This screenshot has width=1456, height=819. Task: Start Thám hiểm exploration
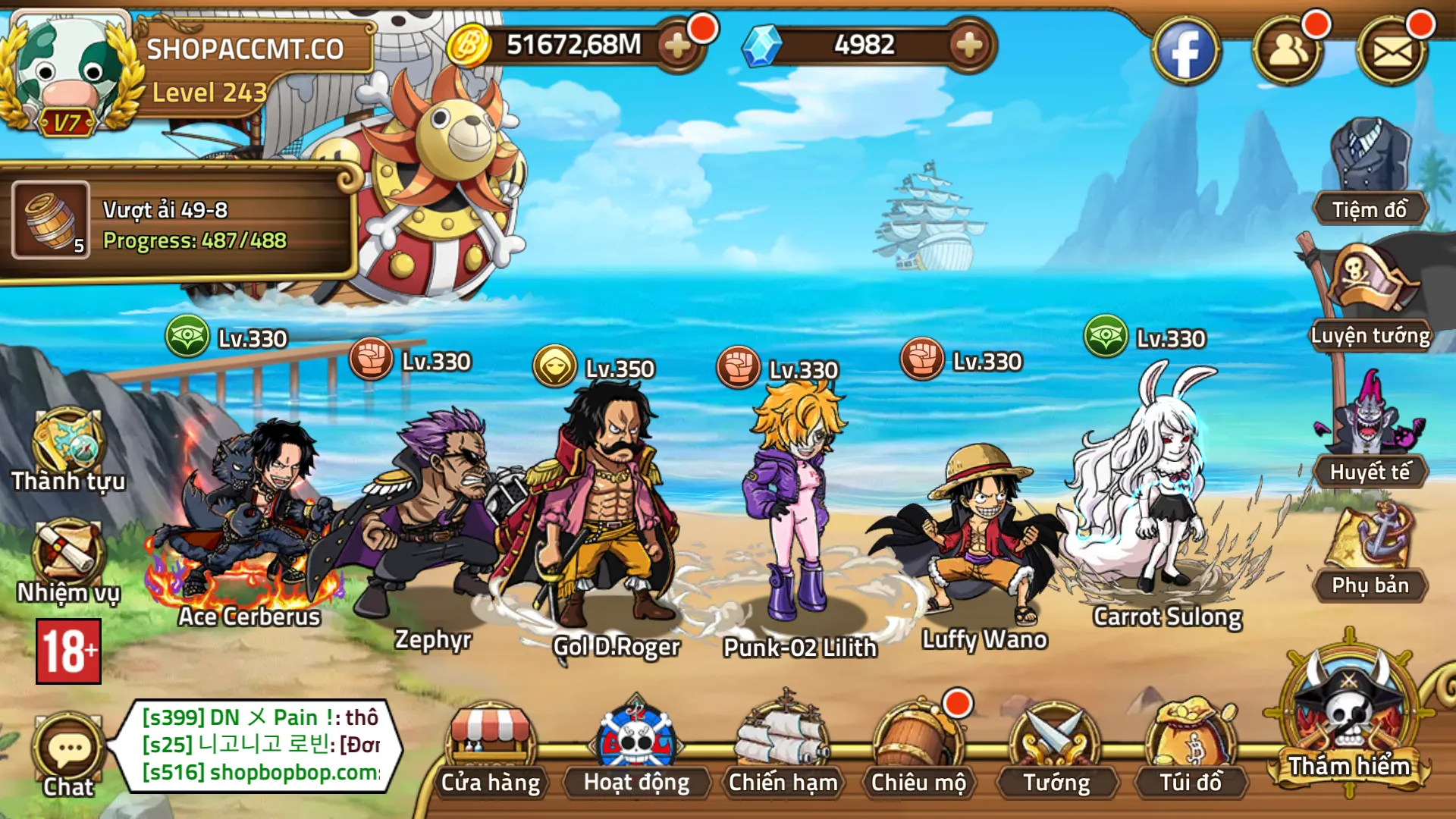coord(1348,717)
